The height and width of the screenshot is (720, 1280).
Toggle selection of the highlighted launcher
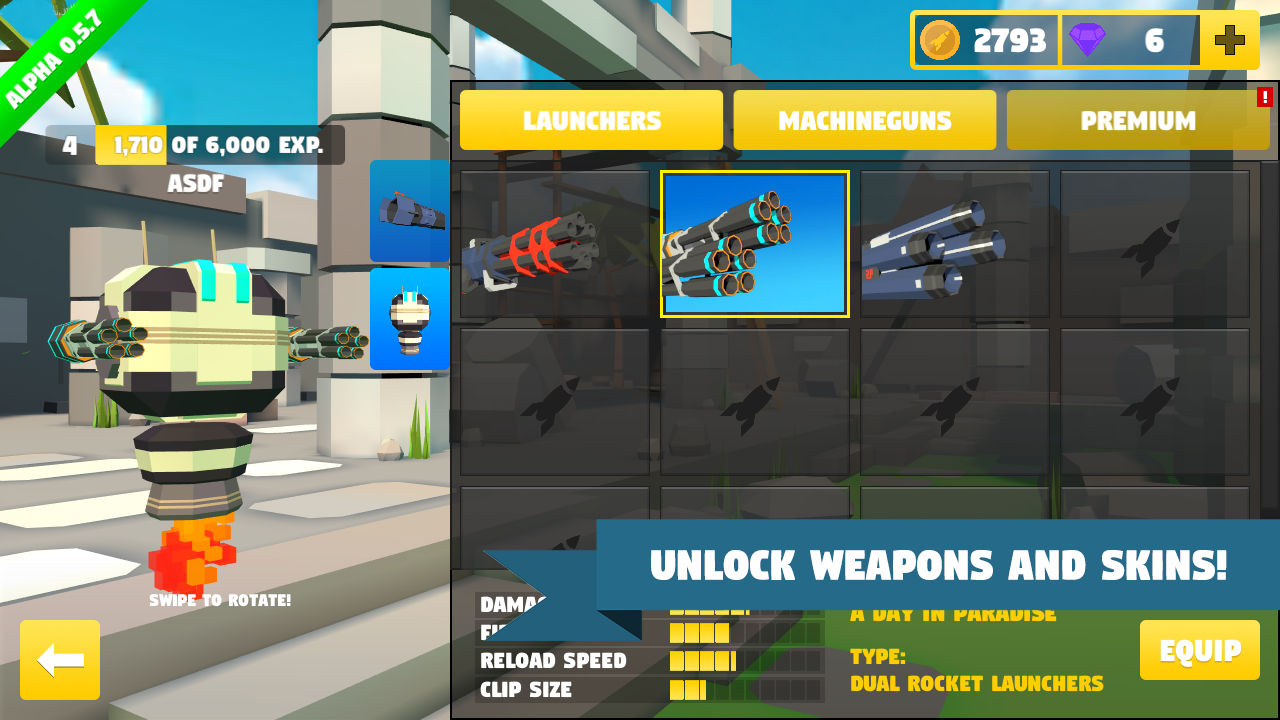754,242
